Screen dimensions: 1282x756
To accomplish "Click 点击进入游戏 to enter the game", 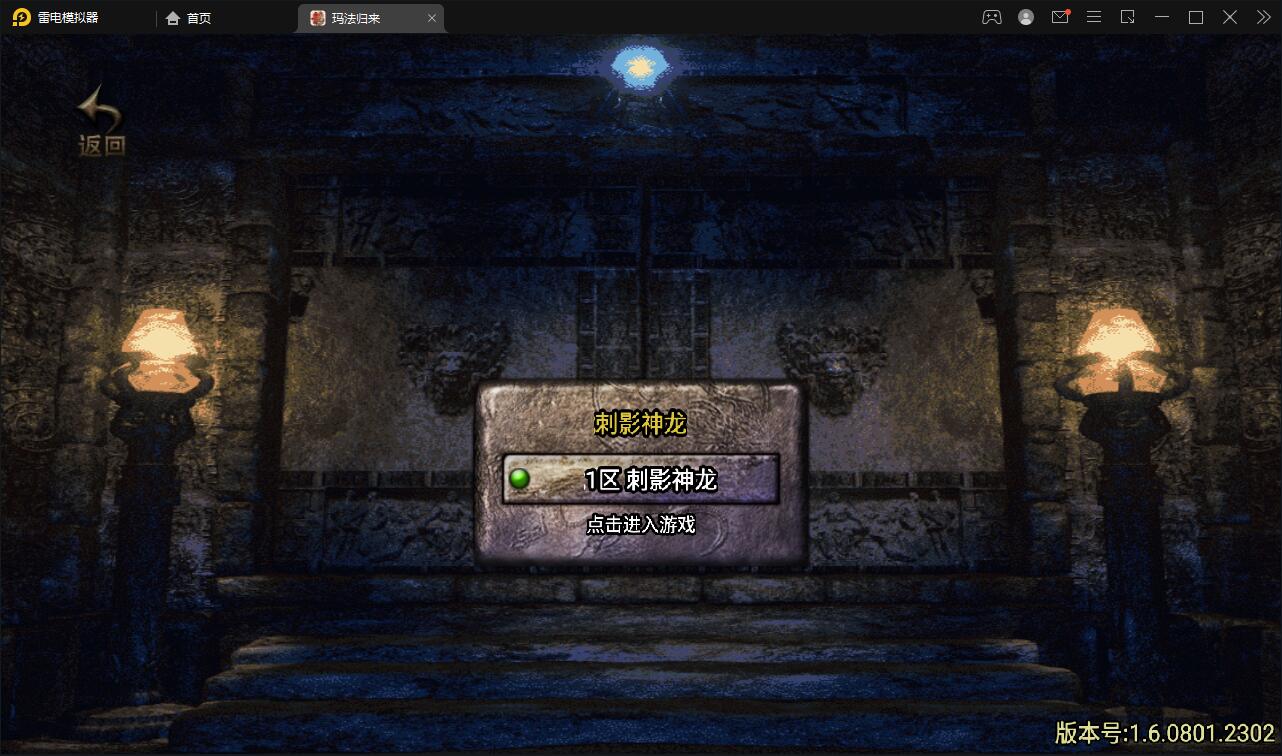I will [643, 524].
